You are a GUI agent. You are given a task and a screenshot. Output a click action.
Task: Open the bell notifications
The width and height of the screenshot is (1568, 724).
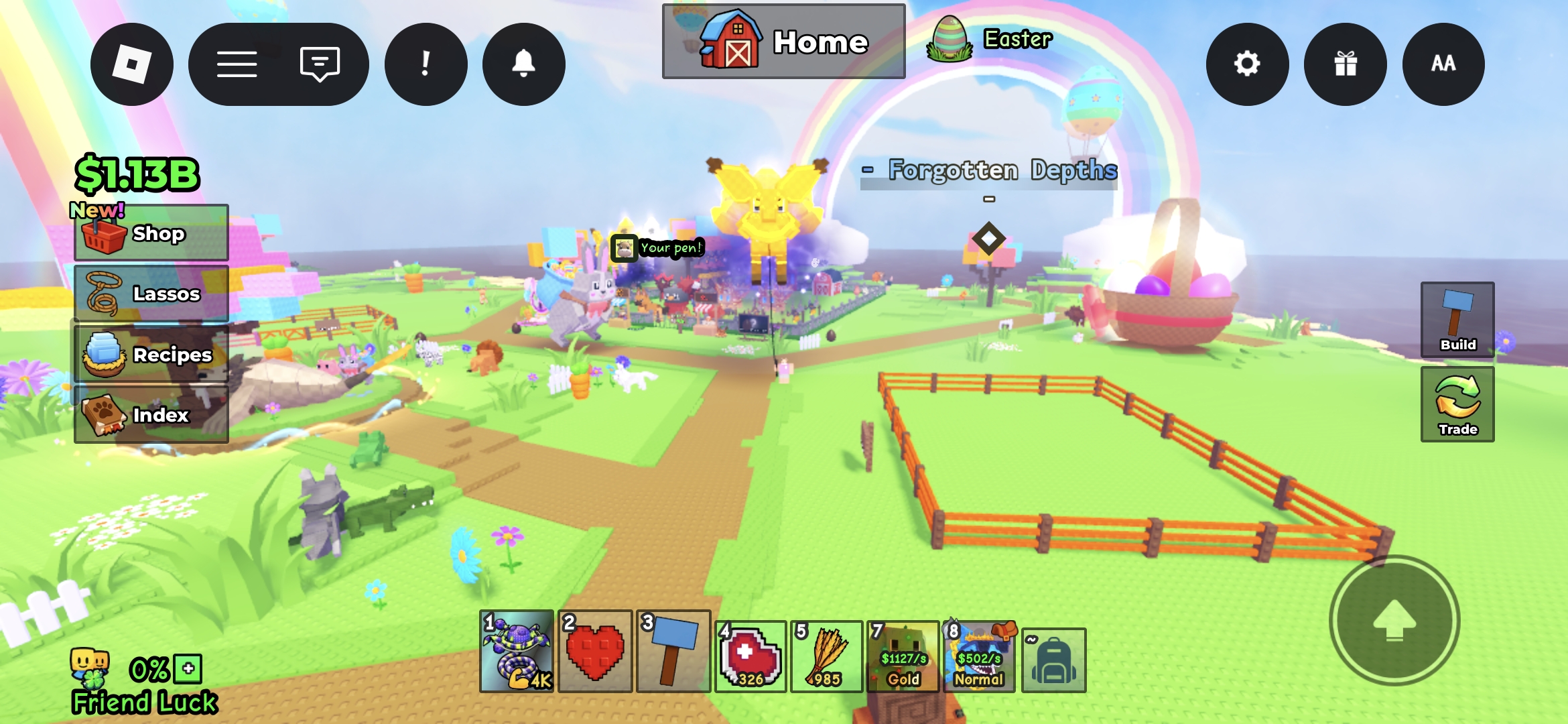(523, 64)
